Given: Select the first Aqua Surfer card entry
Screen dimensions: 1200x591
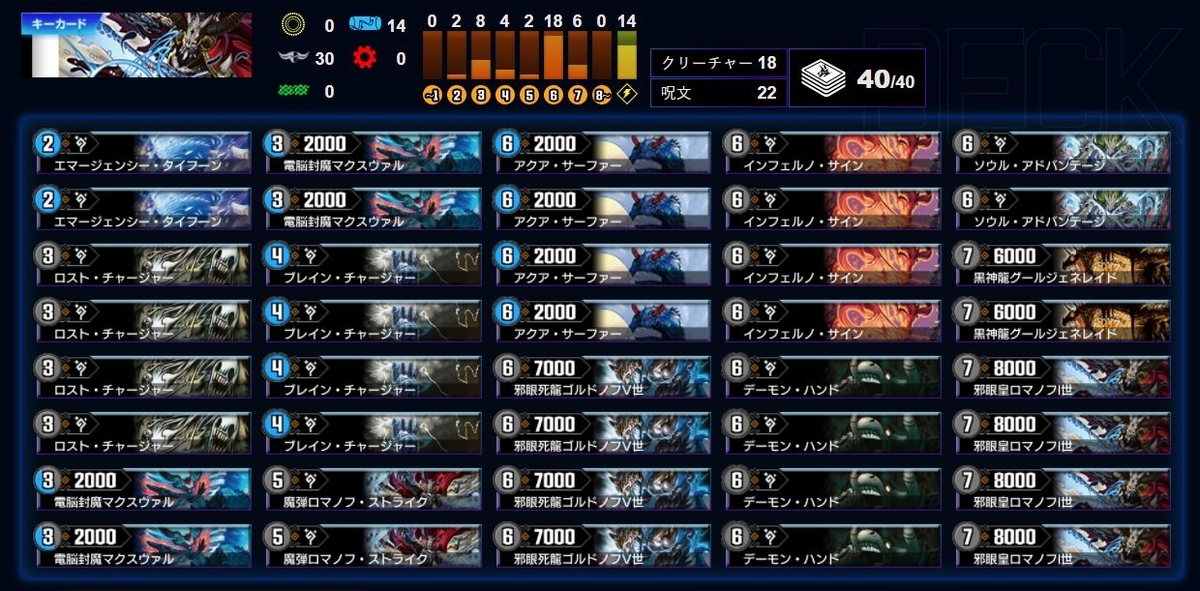Looking at the screenshot, I should click(602, 152).
